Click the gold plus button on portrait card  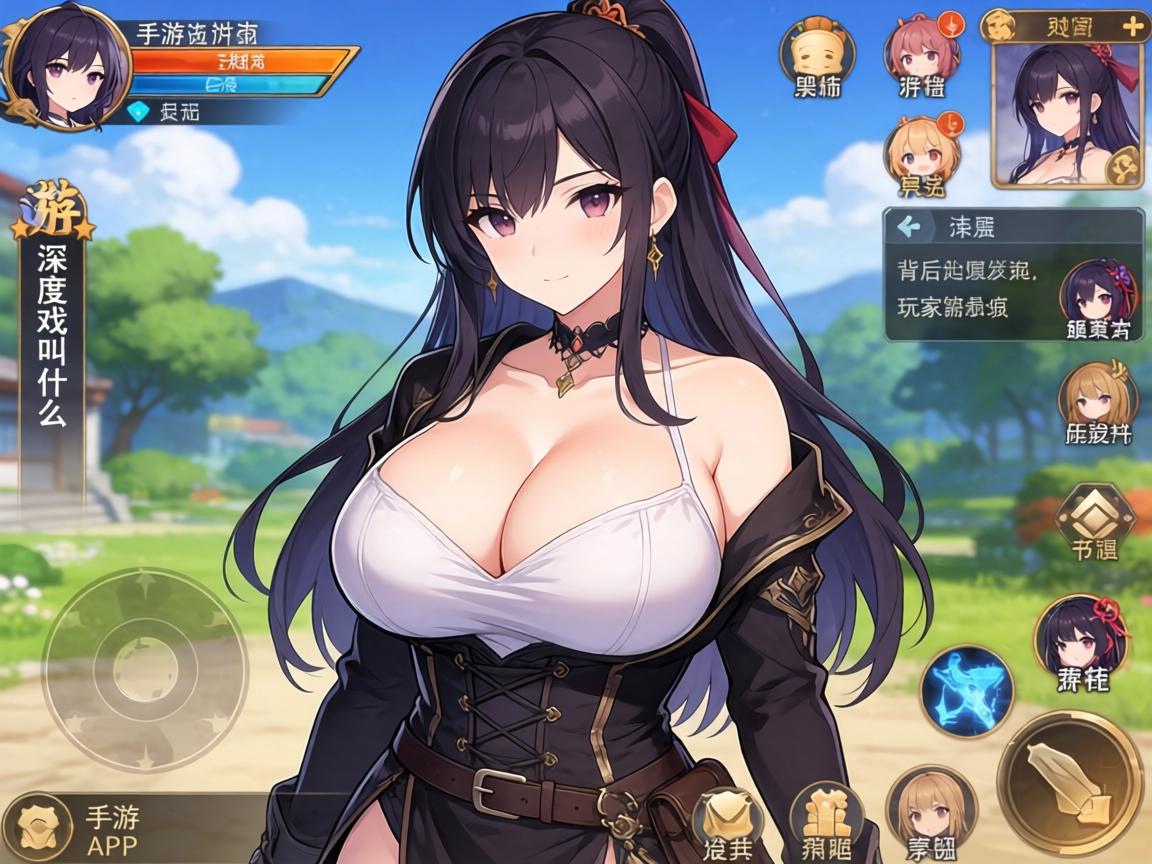1132,26
